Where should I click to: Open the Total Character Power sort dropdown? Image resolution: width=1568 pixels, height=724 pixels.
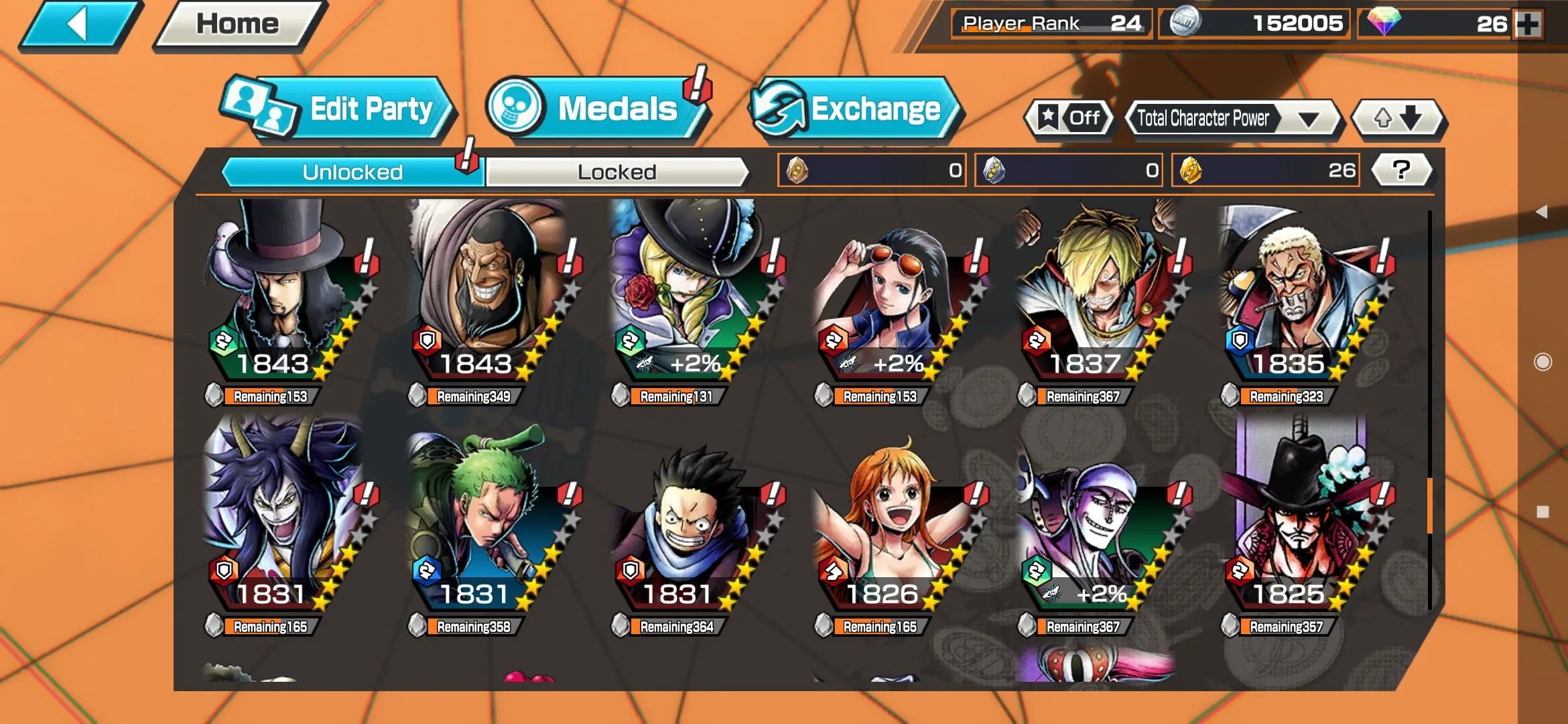click(1233, 119)
